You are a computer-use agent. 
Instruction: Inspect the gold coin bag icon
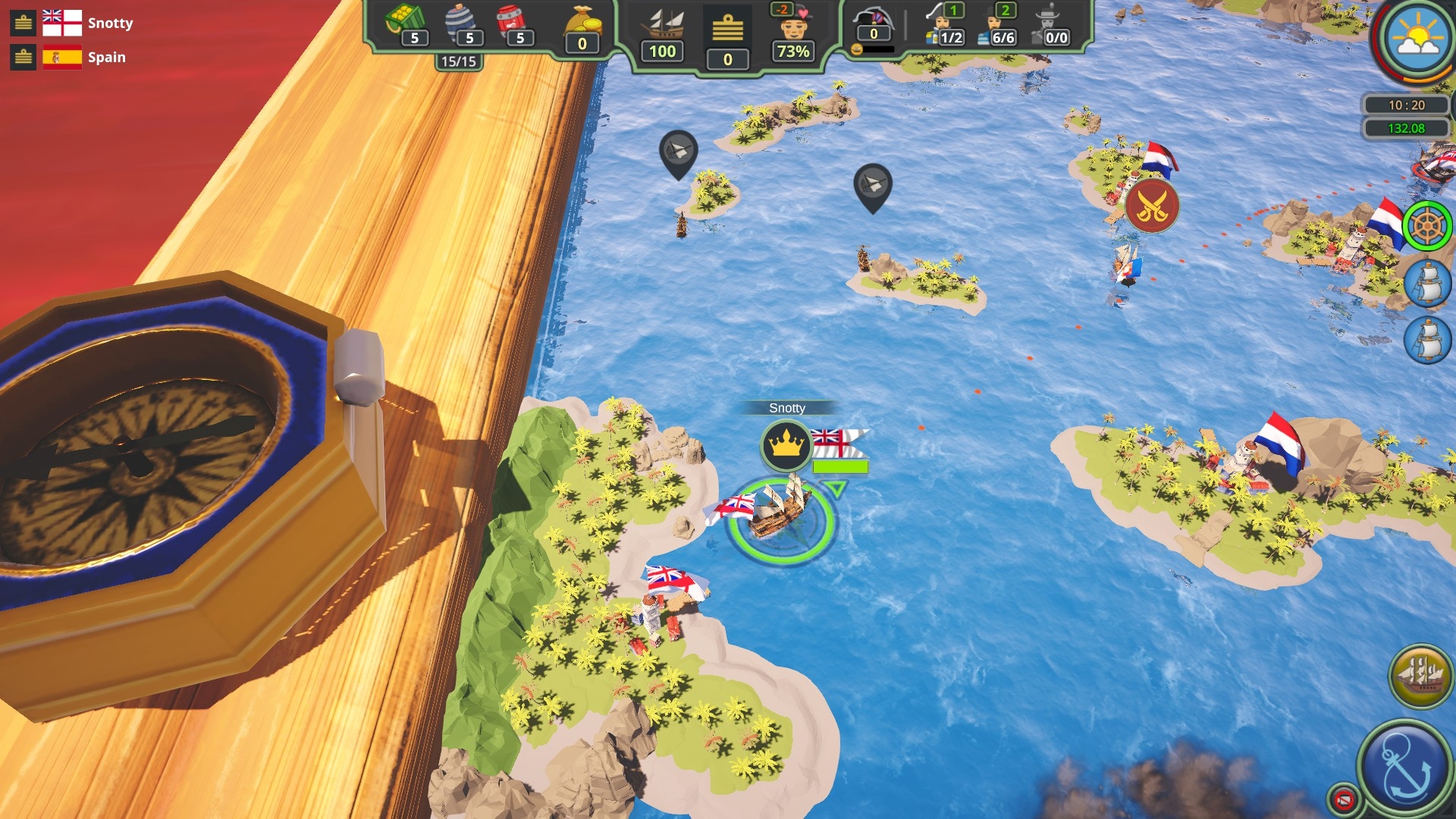(x=582, y=23)
